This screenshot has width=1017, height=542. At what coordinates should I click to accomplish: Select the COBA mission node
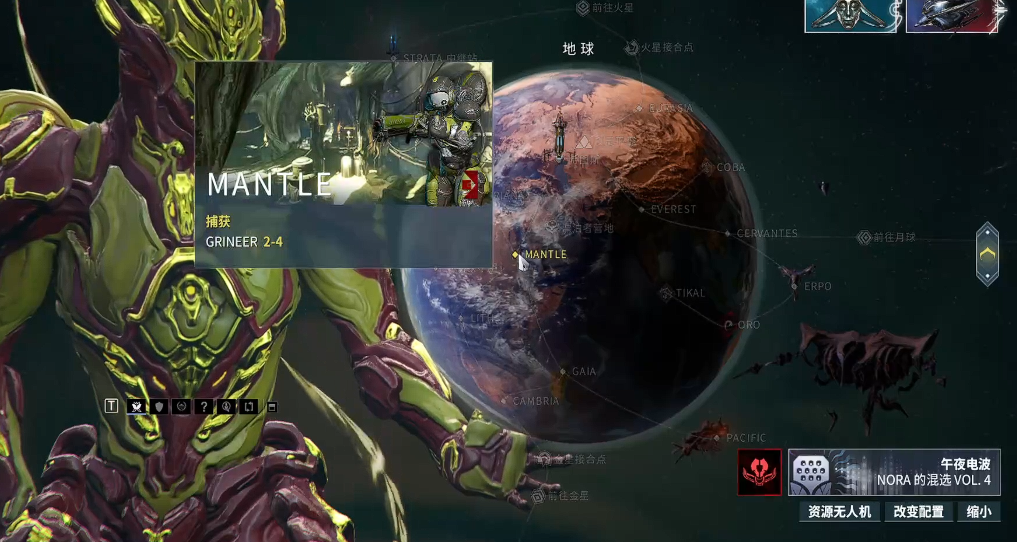click(x=708, y=167)
